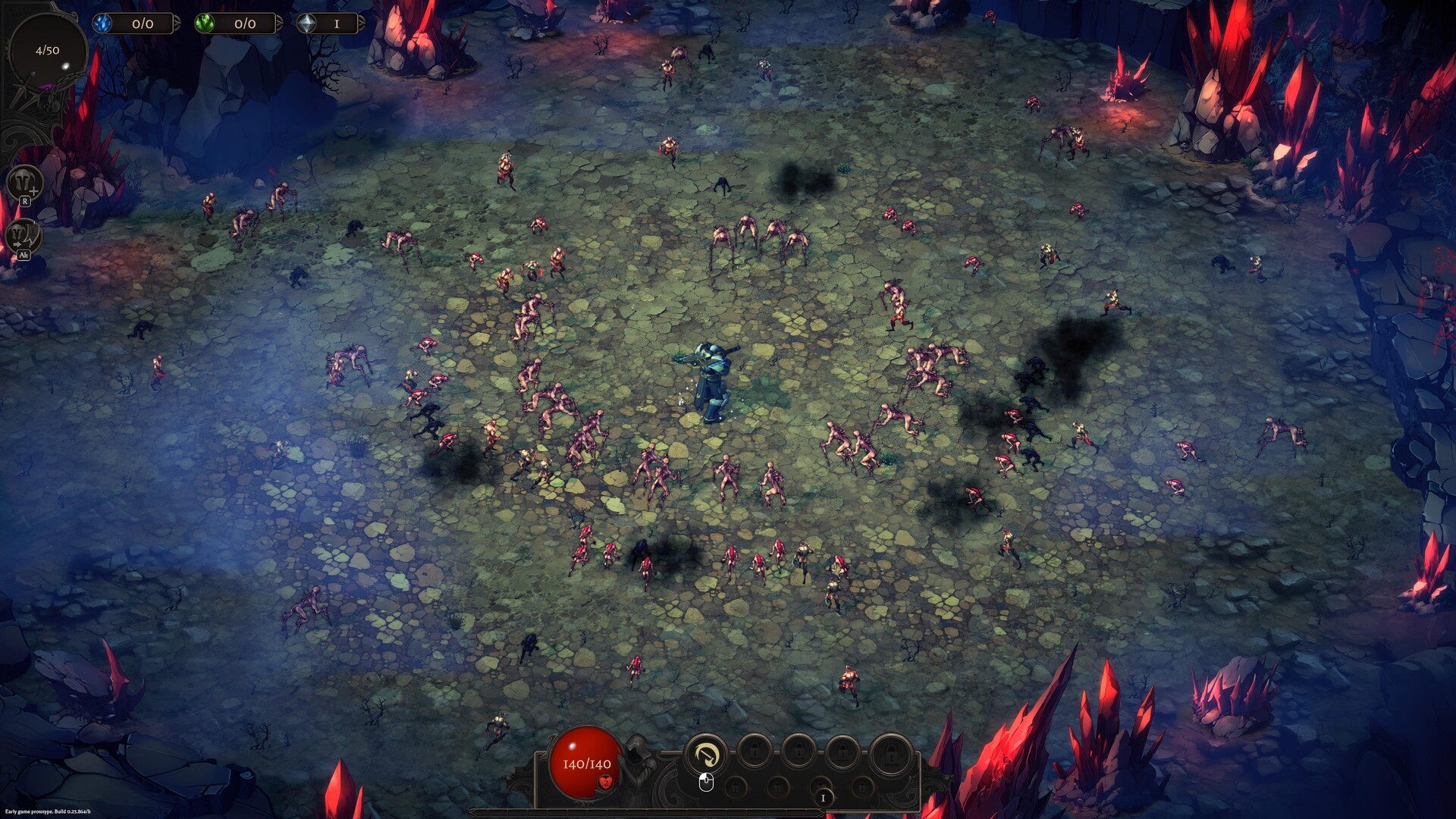Viewport: 1456px width, 819px height.
Task: Click the mouse-button indicator under the scythe ability
Action: [705, 783]
